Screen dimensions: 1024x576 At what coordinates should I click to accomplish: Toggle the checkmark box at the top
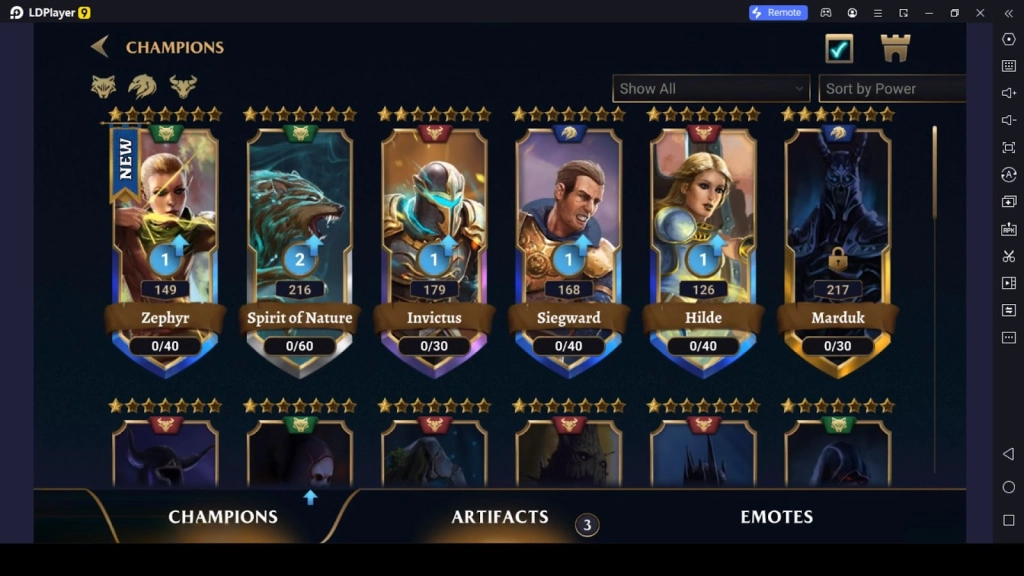[839, 48]
